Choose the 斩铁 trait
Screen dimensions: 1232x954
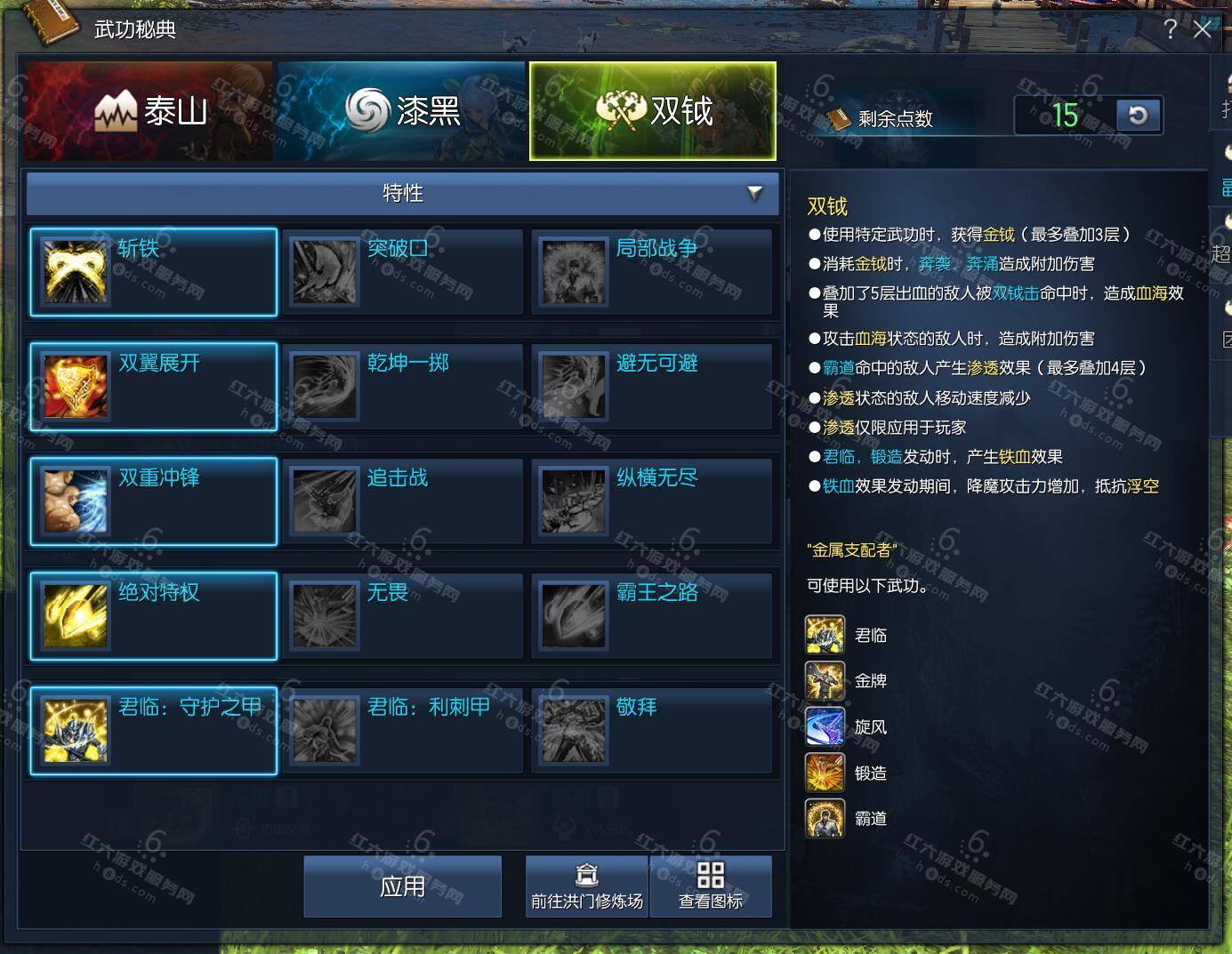[x=154, y=272]
